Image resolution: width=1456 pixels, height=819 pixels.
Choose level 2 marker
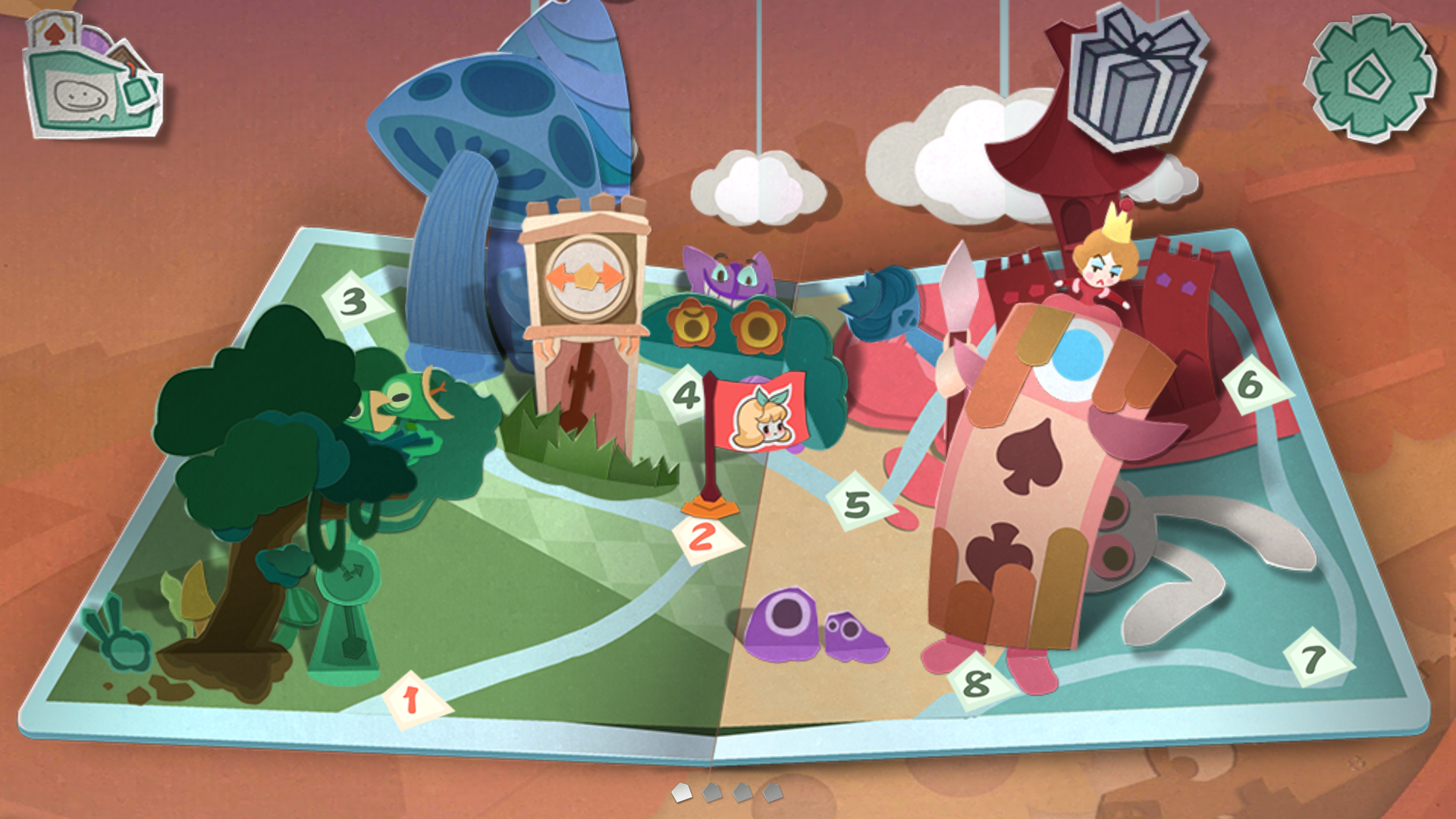click(x=704, y=537)
